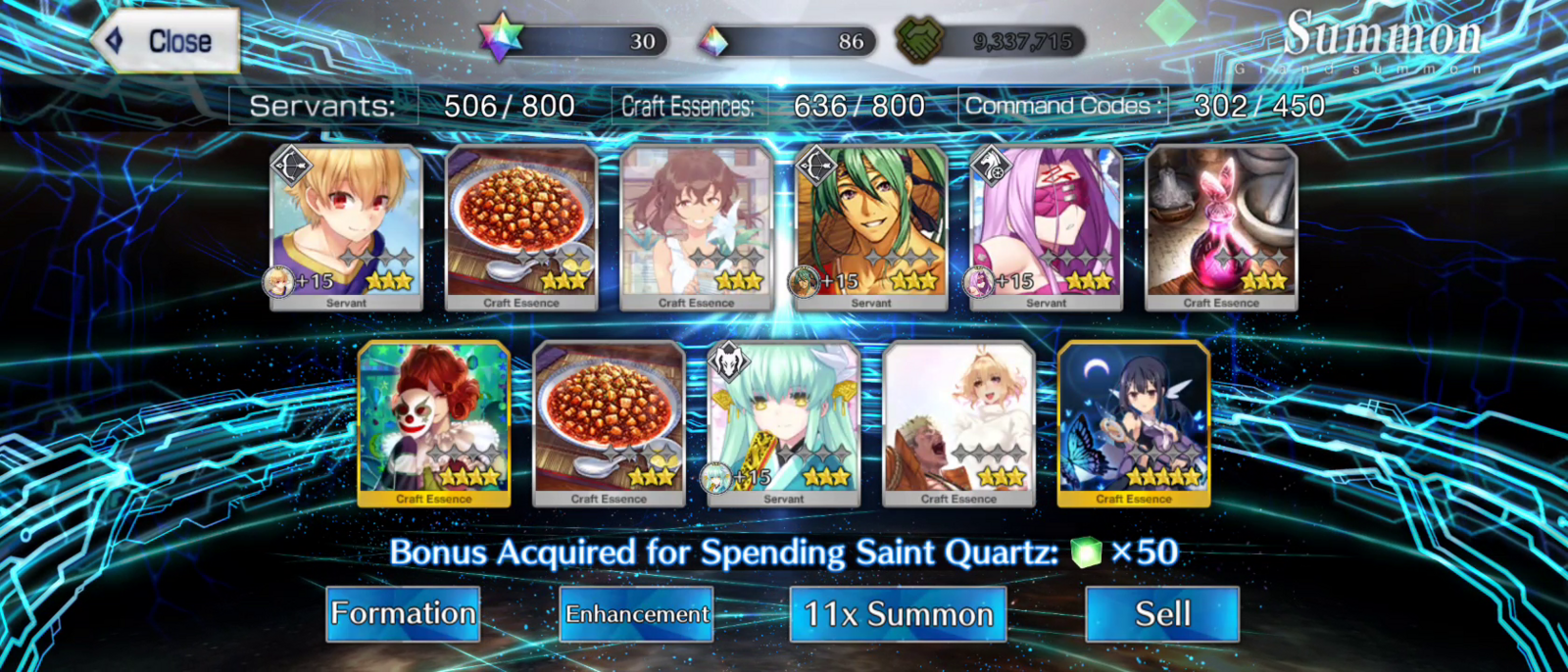Open the red-haired clown craft essence card
This screenshot has width=1568, height=672.
coord(434,423)
